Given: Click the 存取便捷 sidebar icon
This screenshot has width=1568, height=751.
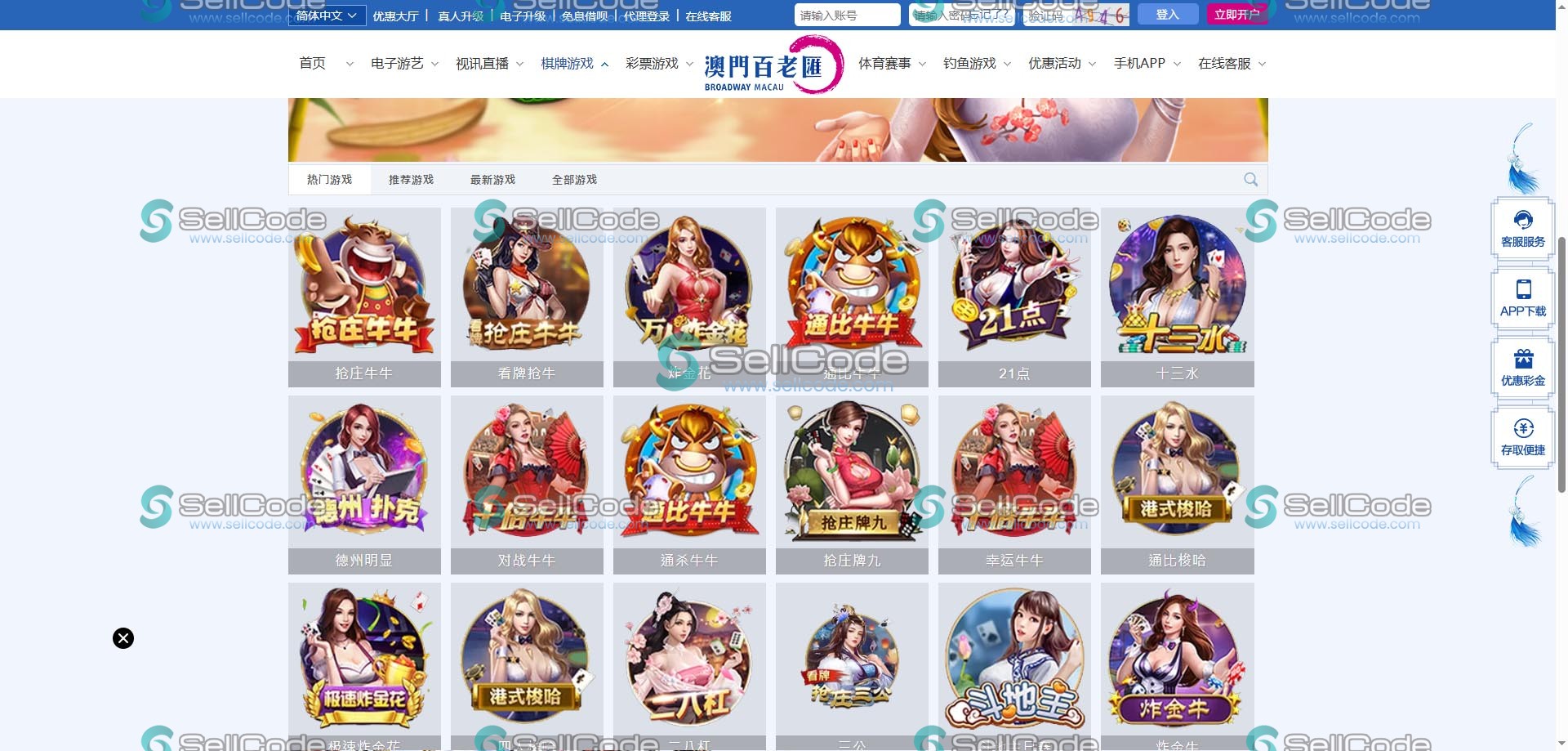Looking at the screenshot, I should pos(1522,438).
